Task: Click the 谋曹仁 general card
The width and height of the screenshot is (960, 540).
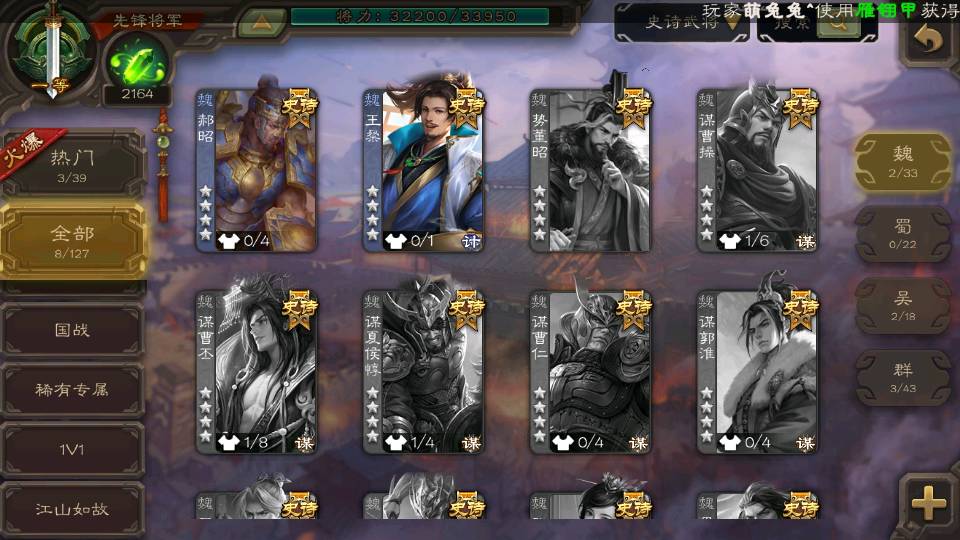Action: (591, 371)
